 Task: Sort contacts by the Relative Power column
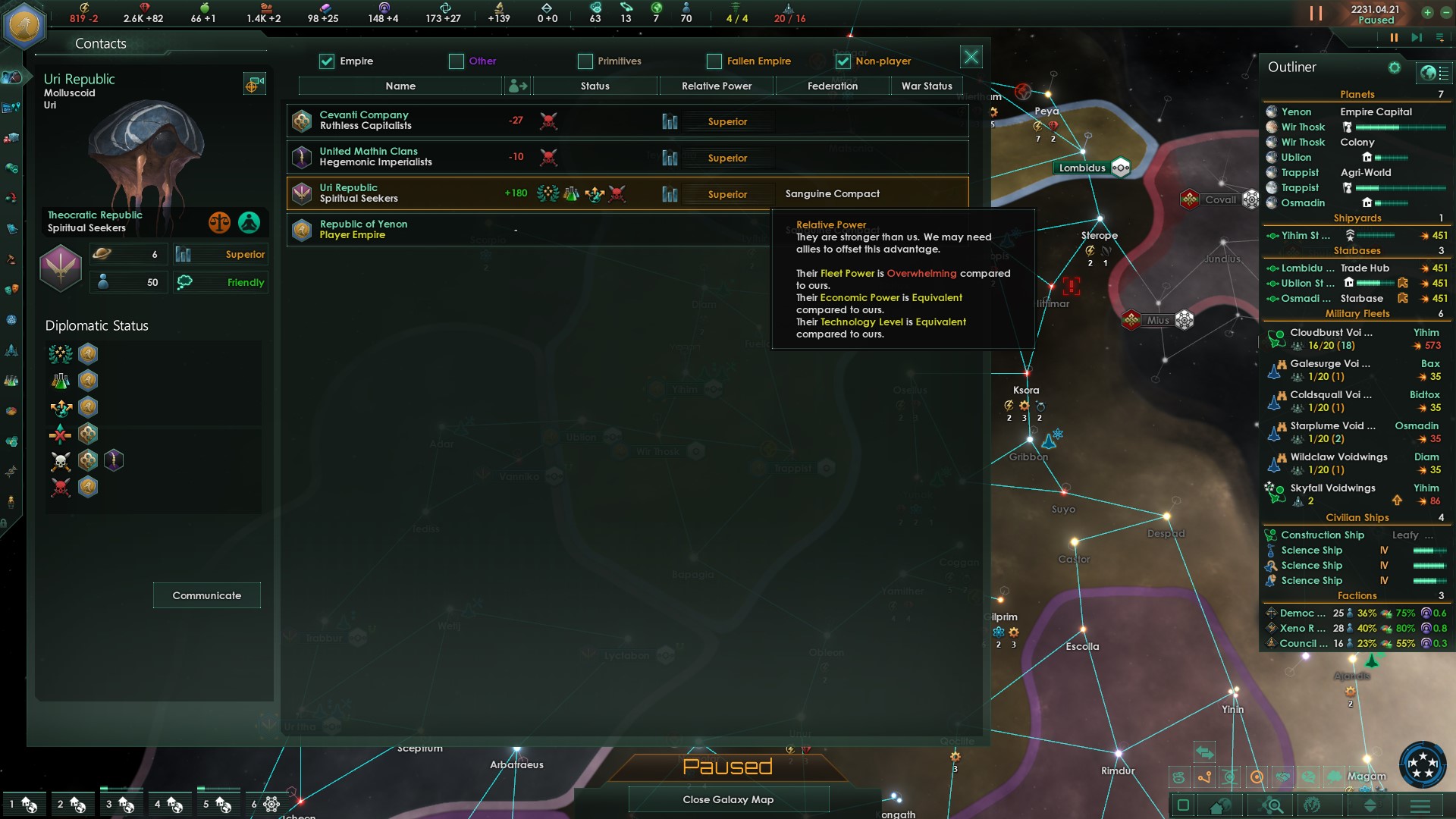716,86
